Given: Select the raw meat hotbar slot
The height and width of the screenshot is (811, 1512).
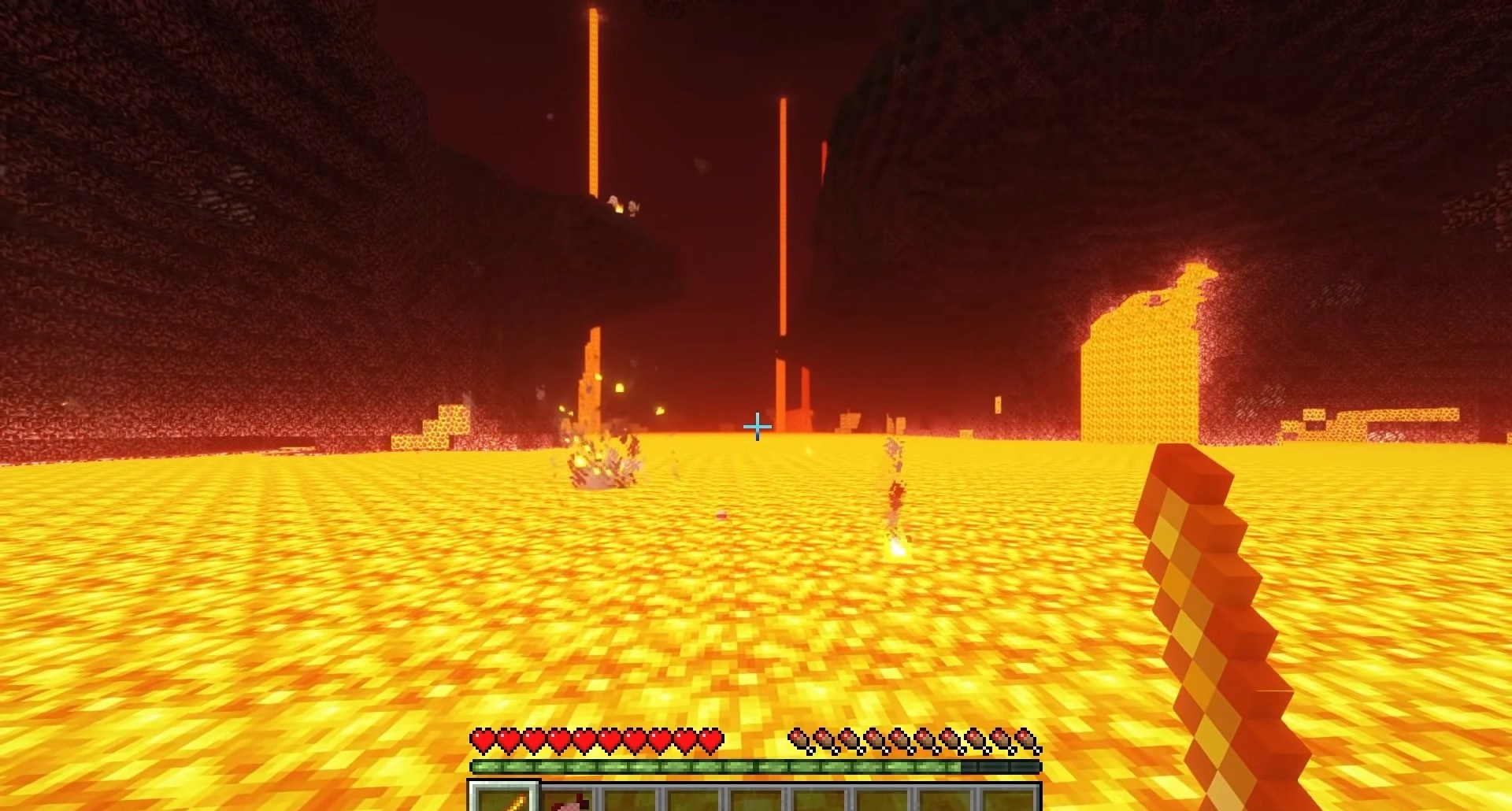Looking at the screenshot, I should pyautogui.click(x=569, y=800).
